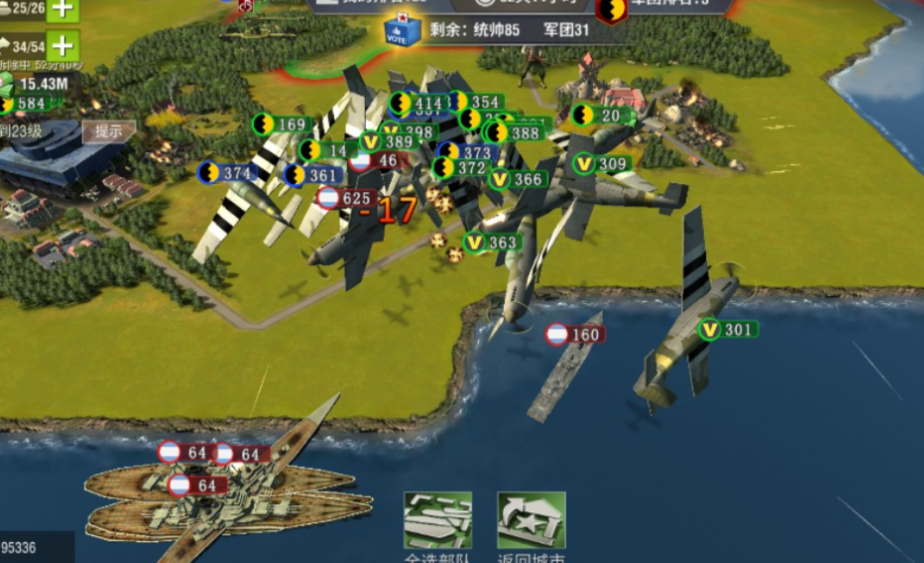This screenshot has height=563, width=924.
Task: Select all troops with the 全选部队 button
Action: pyautogui.click(x=437, y=521)
